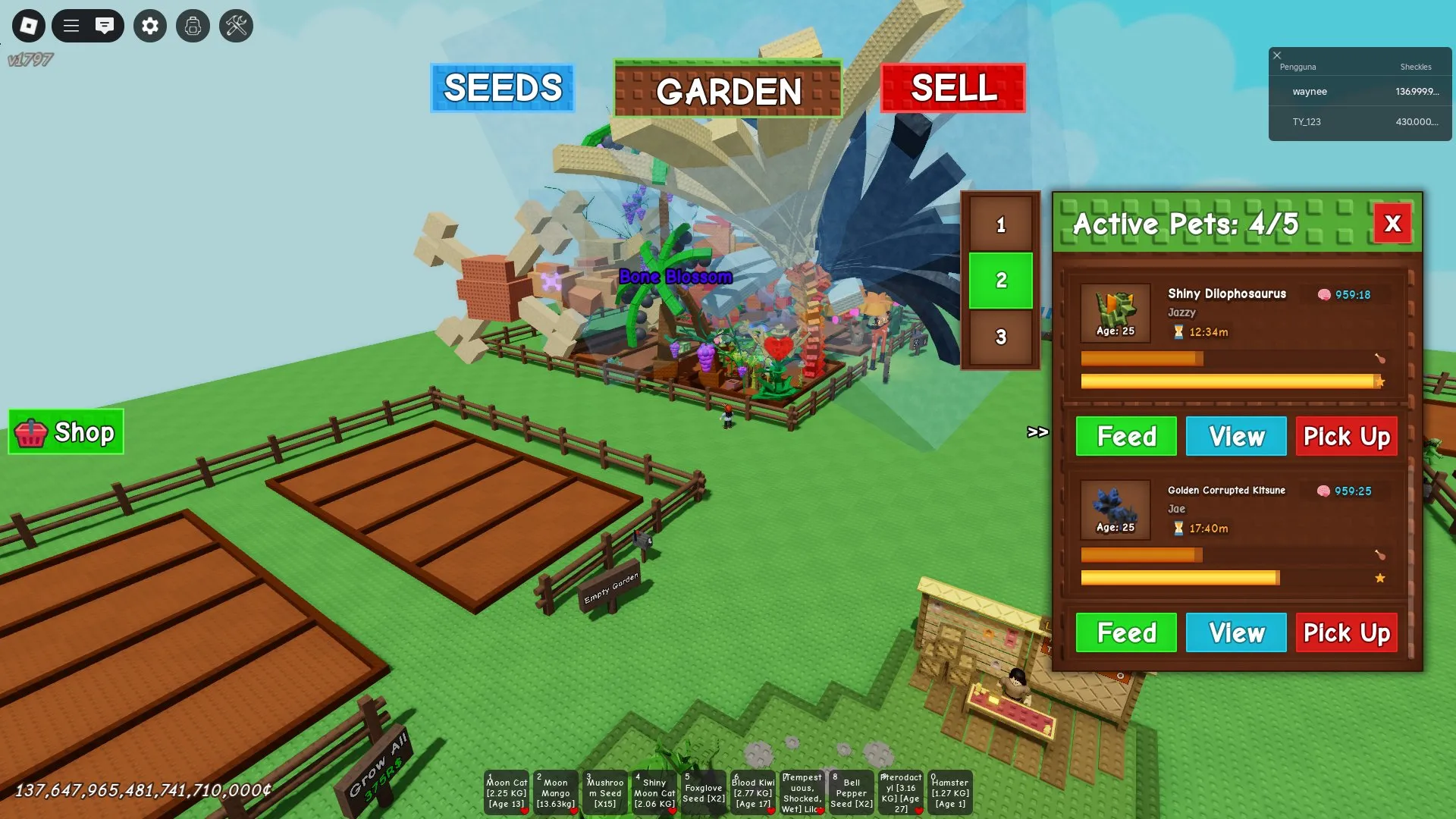Feed the Shiny Dilophosaurus
Image resolution: width=1456 pixels, height=819 pixels.
coord(1125,436)
